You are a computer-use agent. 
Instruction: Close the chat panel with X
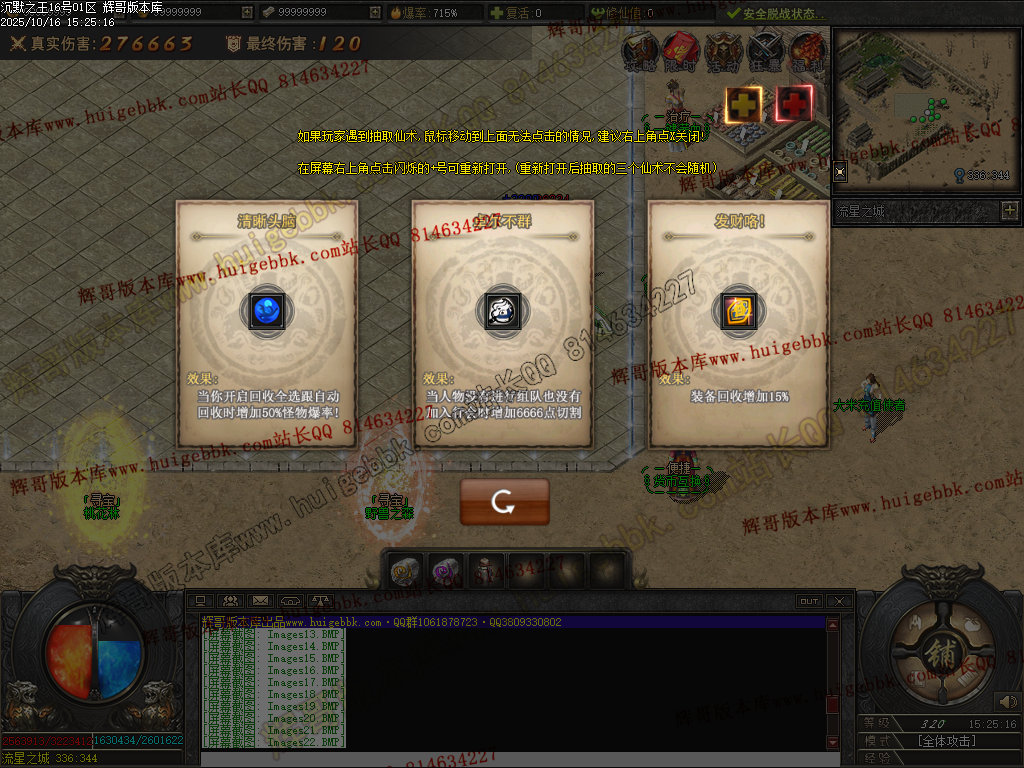pyautogui.click(x=839, y=601)
